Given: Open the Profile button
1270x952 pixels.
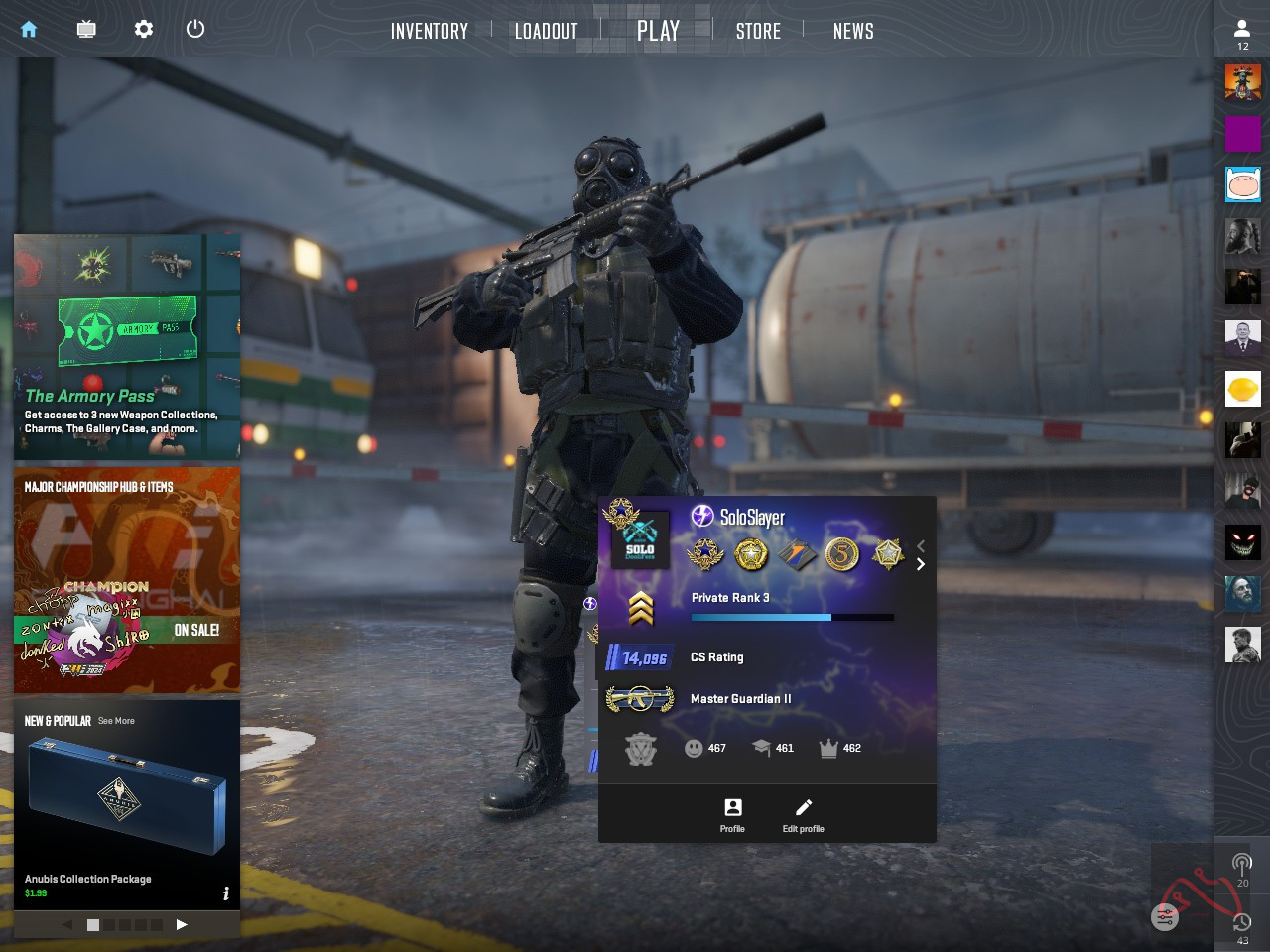Looking at the screenshot, I should pyautogui.click(x=732, y=815).
